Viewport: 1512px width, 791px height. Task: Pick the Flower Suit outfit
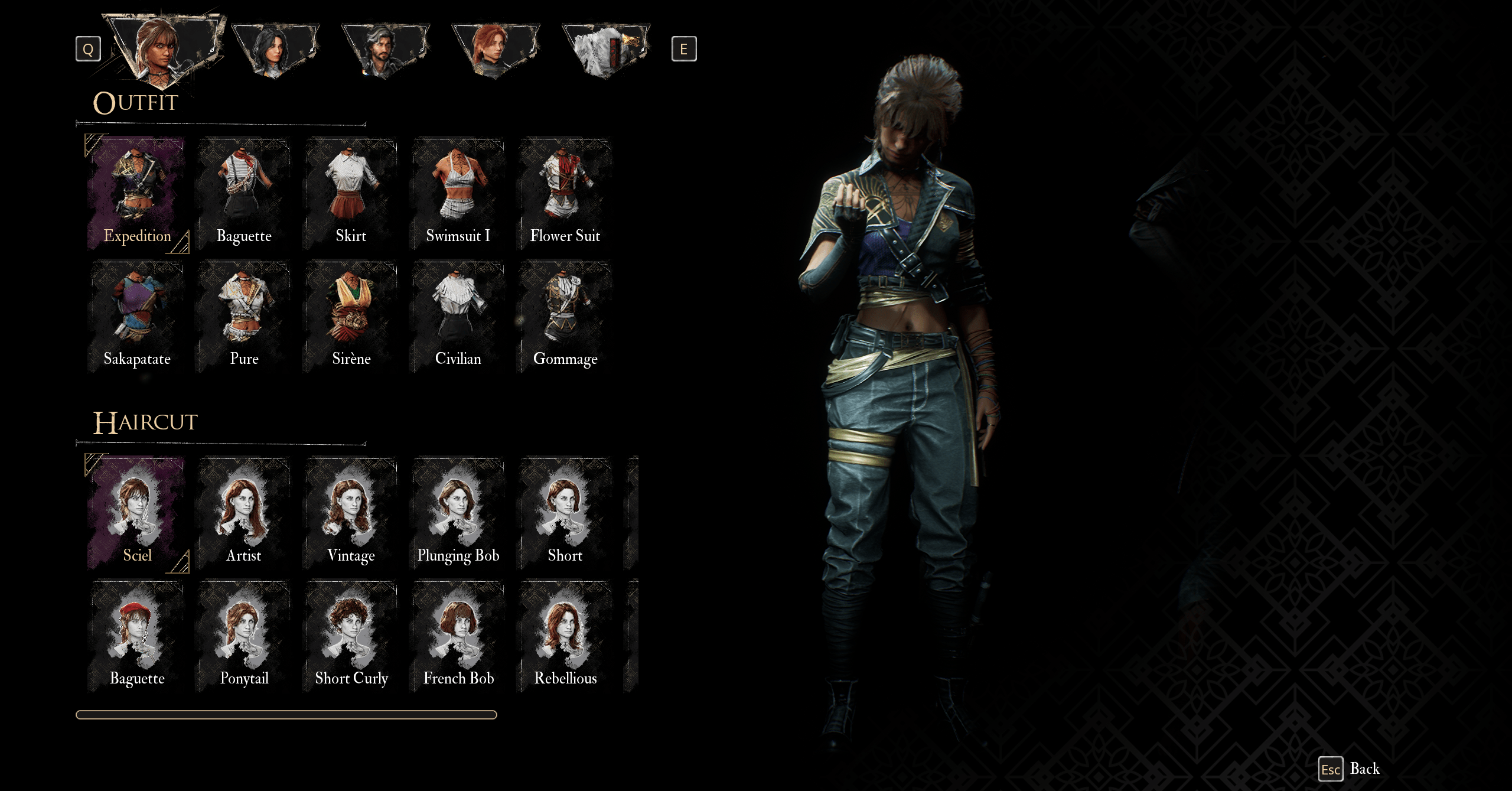(565, 194)
